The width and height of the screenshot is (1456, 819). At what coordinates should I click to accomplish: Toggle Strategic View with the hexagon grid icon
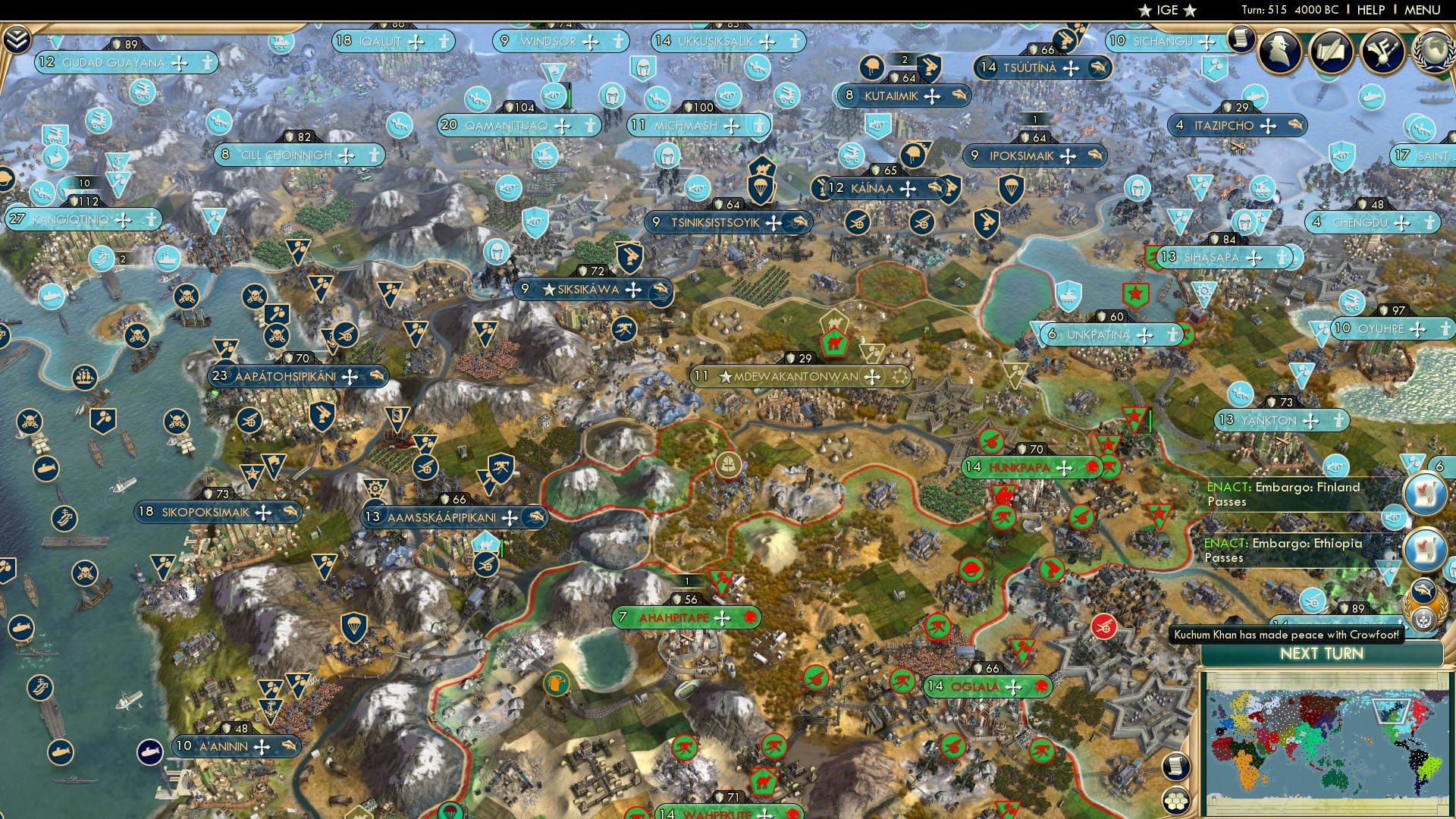1177,801
